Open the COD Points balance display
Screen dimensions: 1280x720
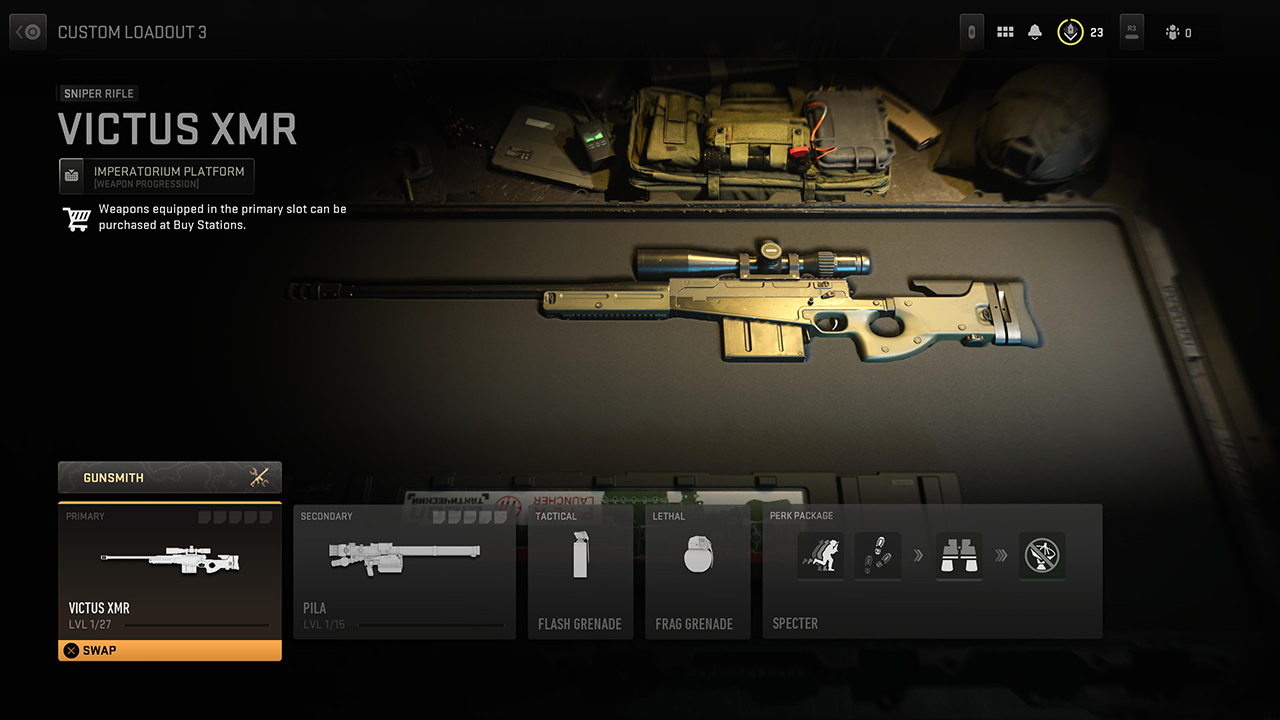pos(1082,31)
